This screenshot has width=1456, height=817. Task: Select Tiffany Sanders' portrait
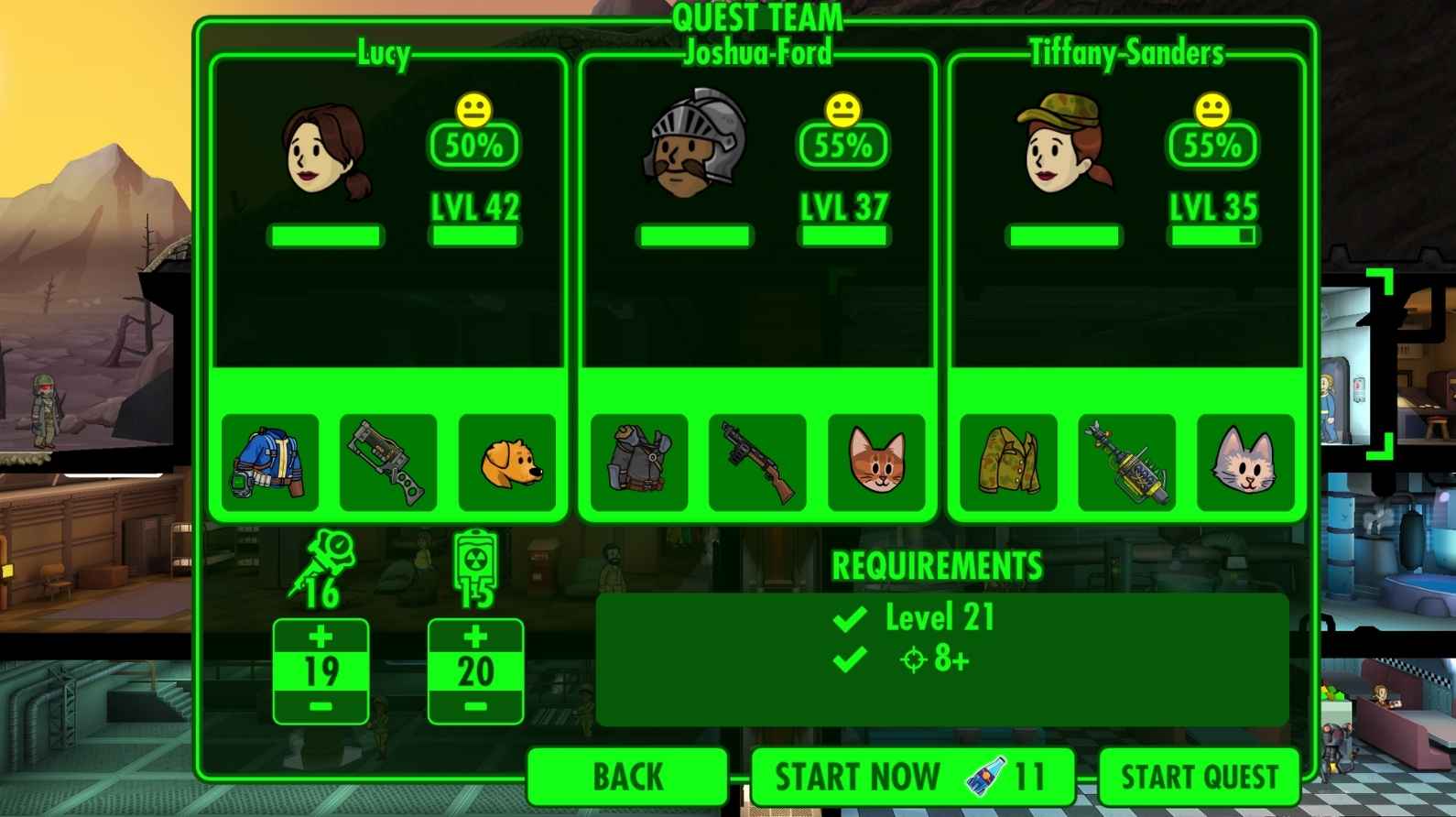[x=1064, y=145]
